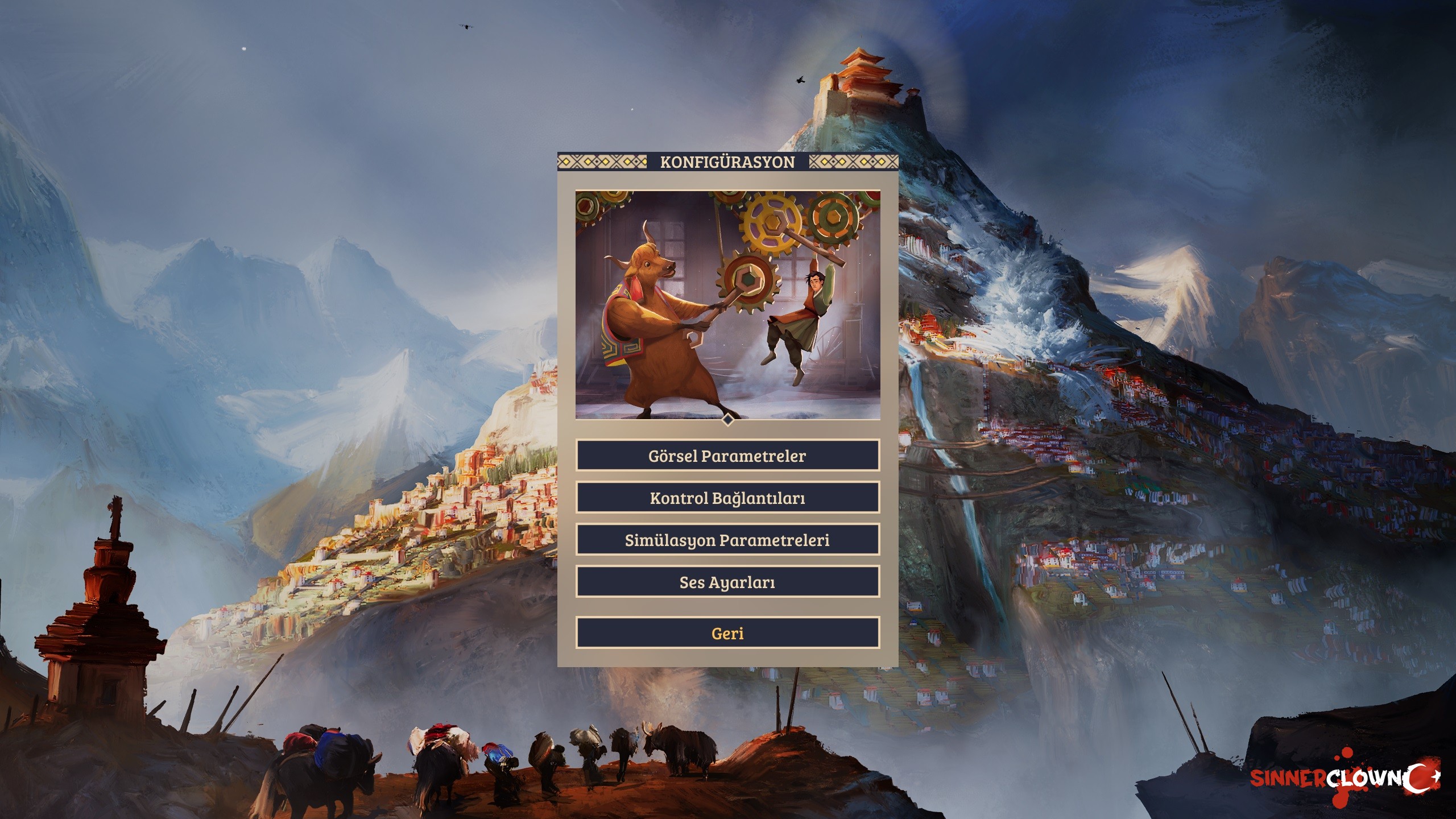The height and width of the screenshot is (819, 1456).
Task: Select Kontrol Bağlantıları menu entry
Action: pyautogui.click(x=727, y=498)
